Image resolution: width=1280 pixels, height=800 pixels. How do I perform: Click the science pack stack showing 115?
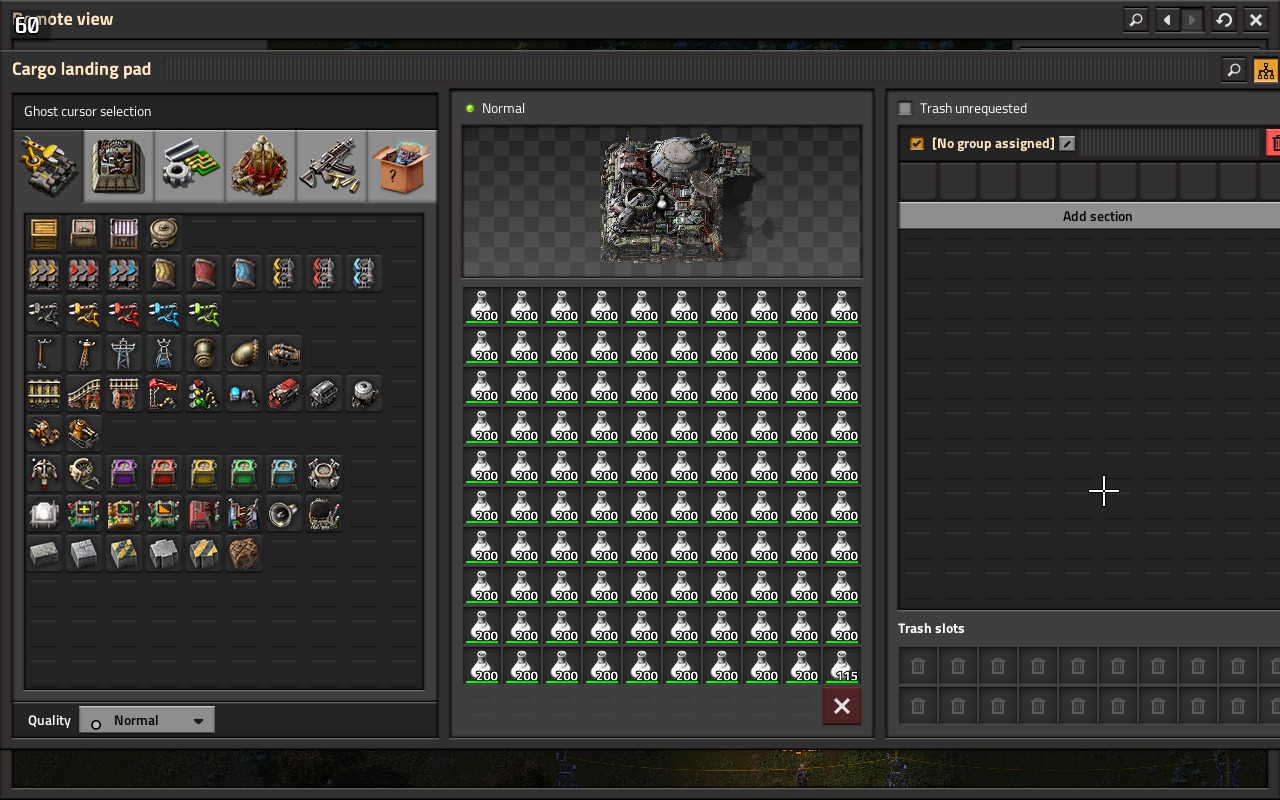tap(842, 666)
